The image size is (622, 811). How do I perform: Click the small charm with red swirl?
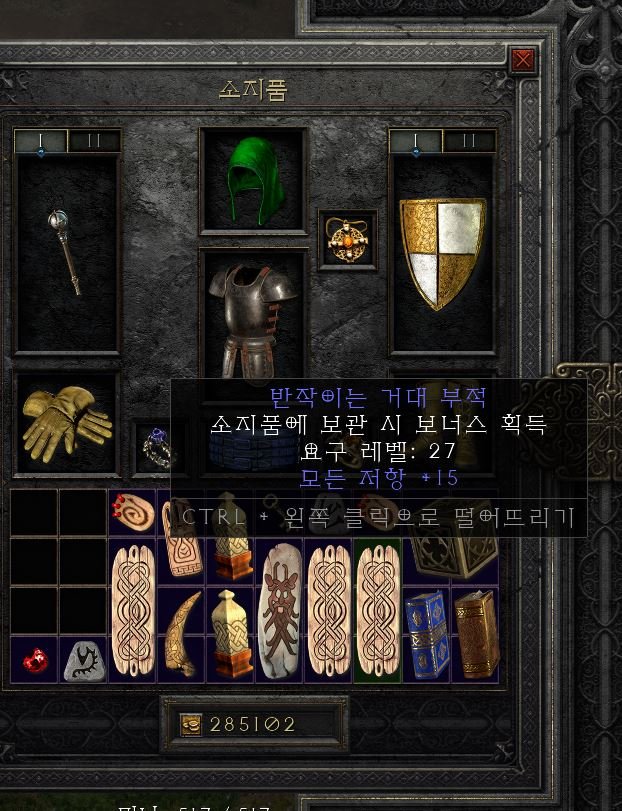point(132,514)
